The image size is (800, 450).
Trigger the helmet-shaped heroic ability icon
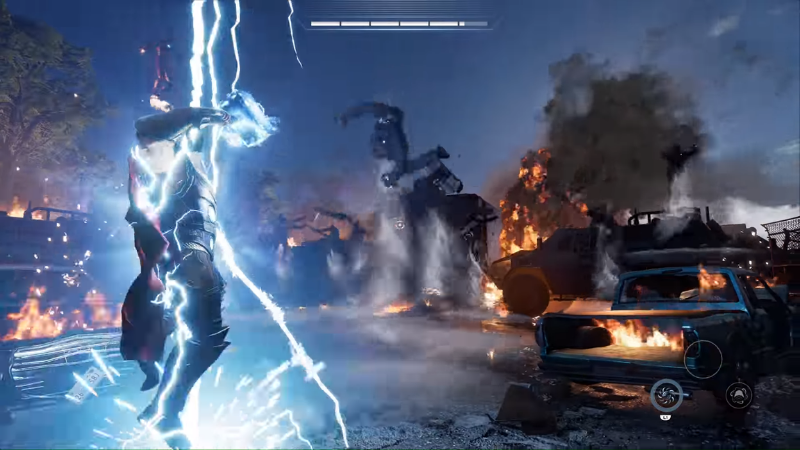pyautogui.click(x=738, y=394)
